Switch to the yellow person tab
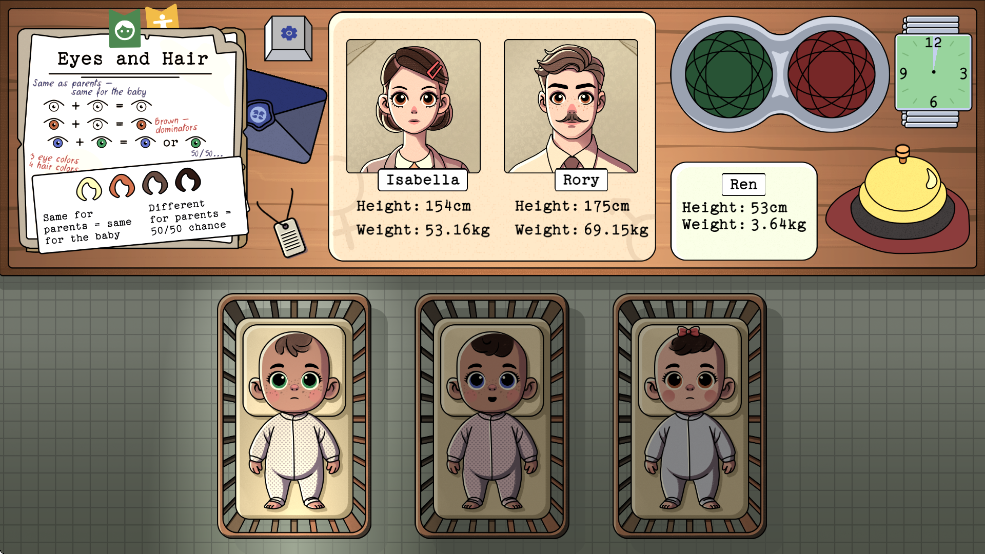The image size is (985, 554). pyautogui.click(x=161, y=19)
